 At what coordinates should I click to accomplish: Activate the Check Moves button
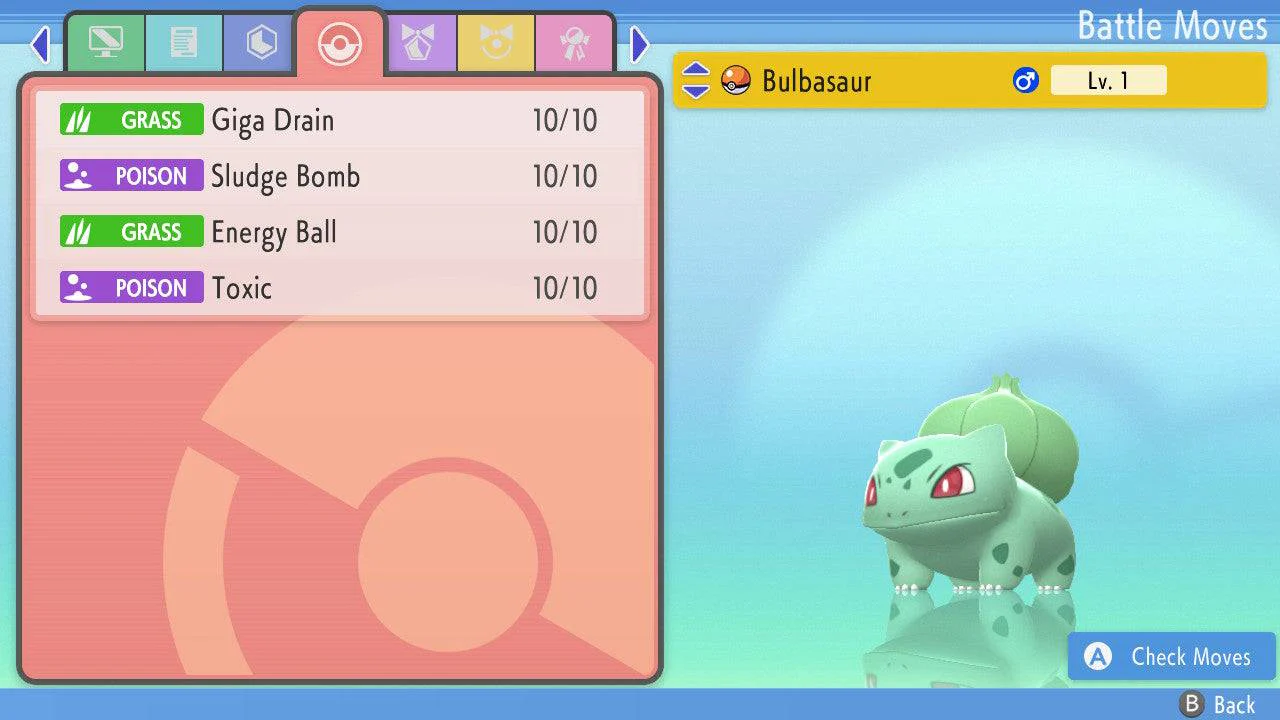click(x=1172, y=657)
